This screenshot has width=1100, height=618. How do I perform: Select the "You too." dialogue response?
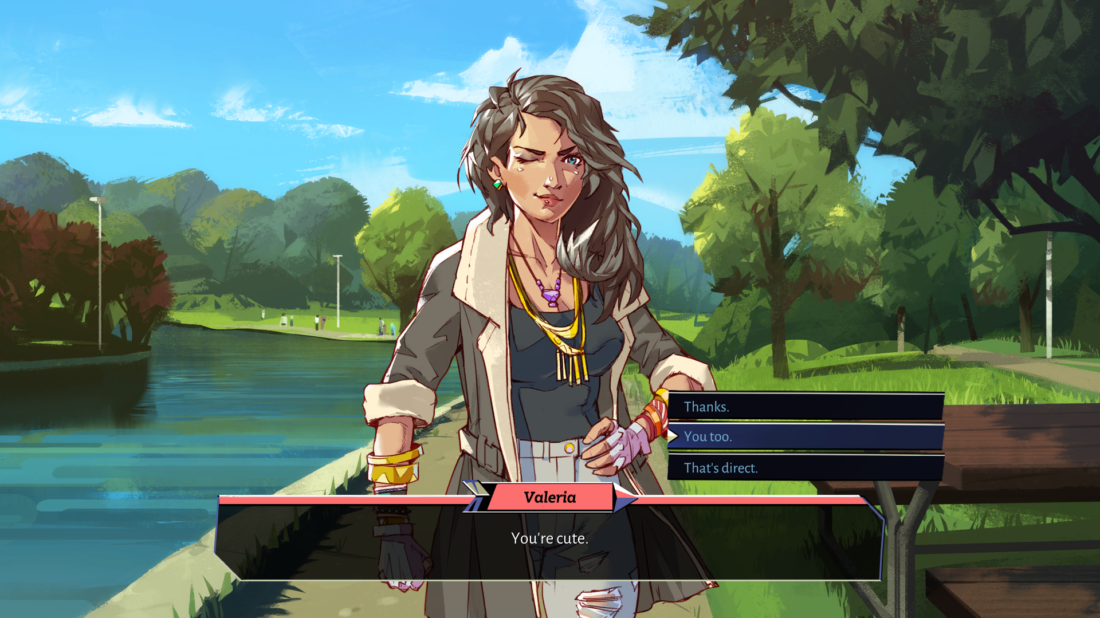pyautogui.click(x=805, y=437)
